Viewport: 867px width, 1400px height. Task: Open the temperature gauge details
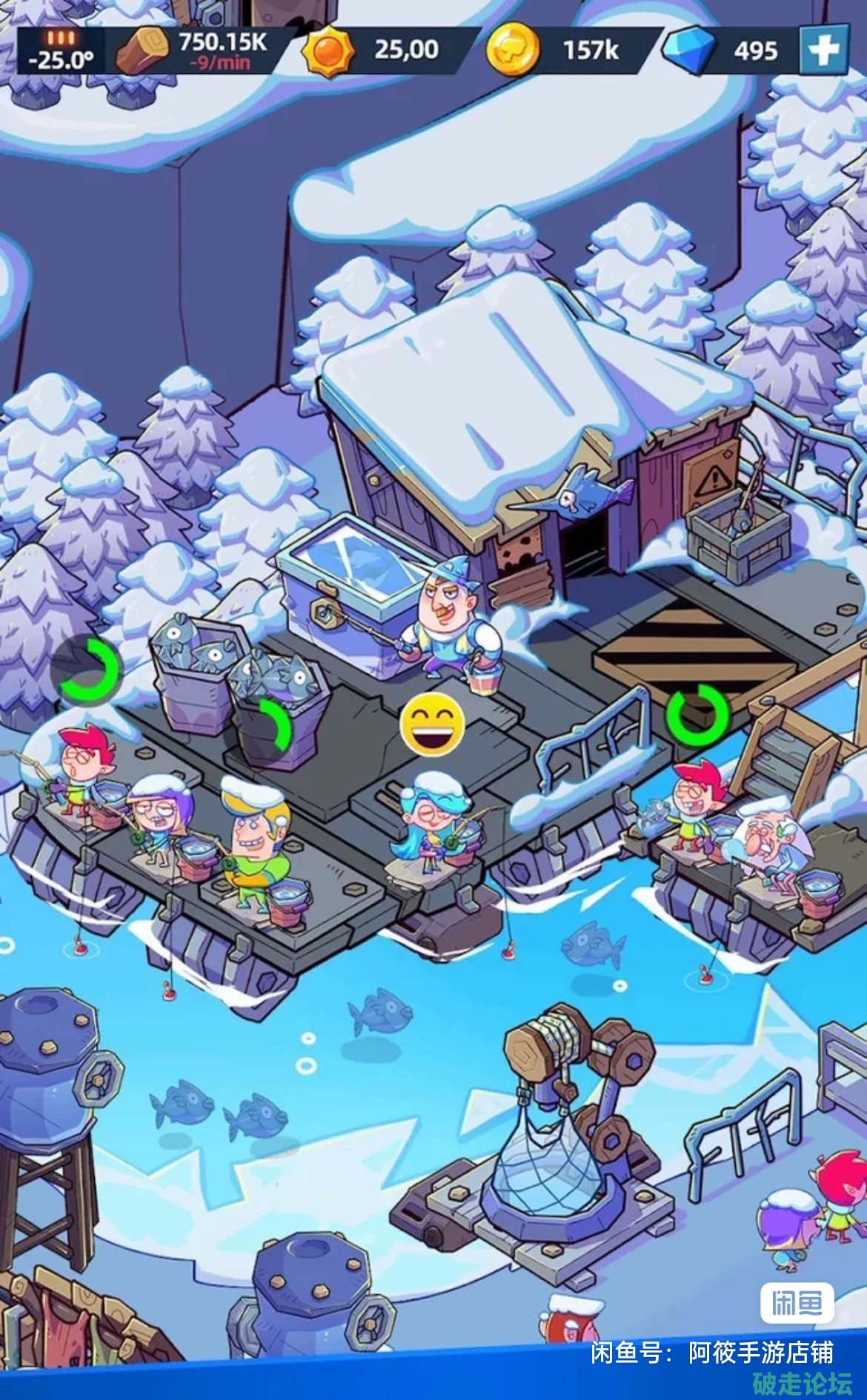(x=61, y=52)
